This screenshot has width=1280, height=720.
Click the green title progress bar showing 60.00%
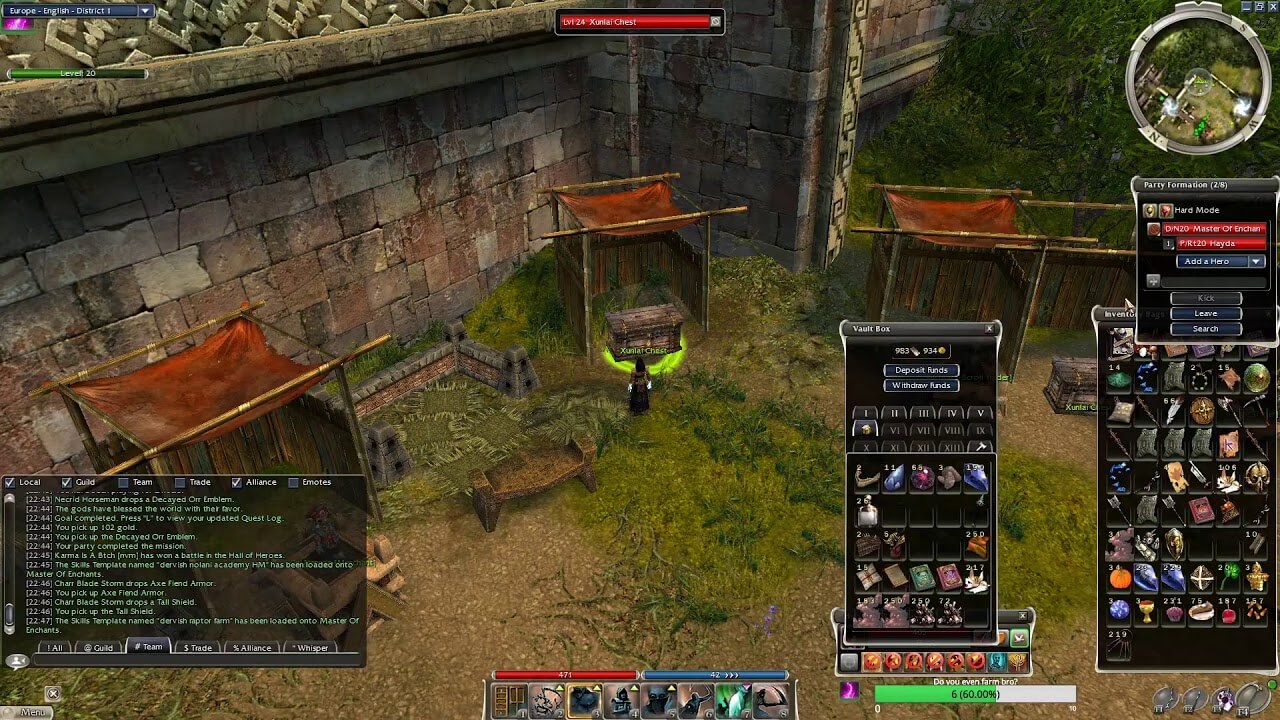pos(975,693)
